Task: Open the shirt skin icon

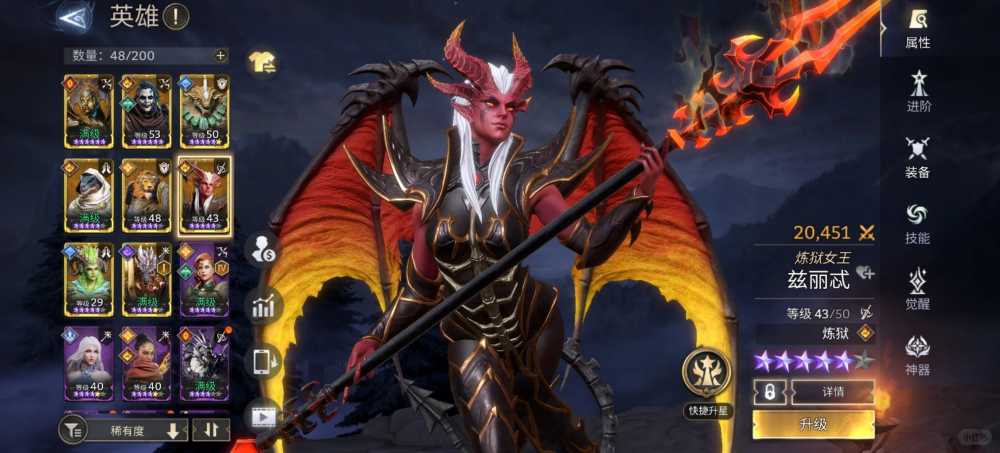Action: pos(262,62)
